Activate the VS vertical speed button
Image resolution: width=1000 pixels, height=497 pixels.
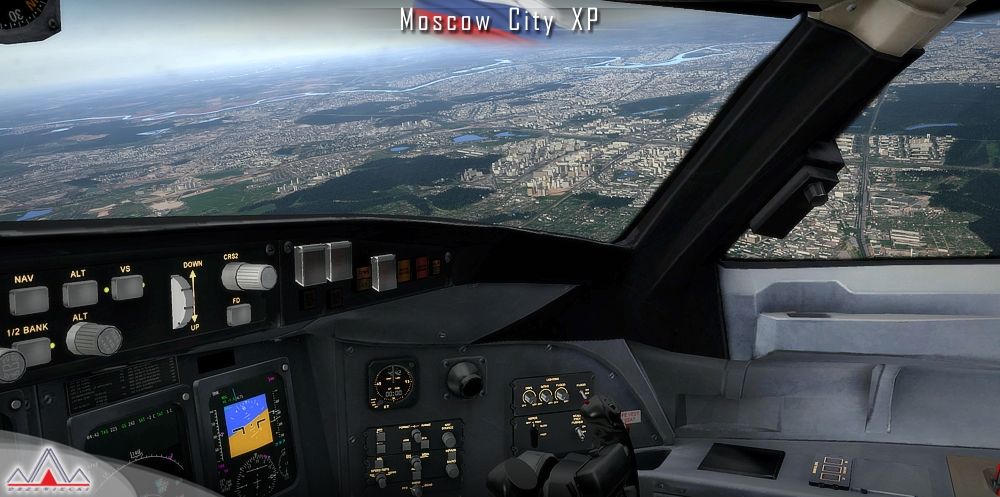(127, 288)
